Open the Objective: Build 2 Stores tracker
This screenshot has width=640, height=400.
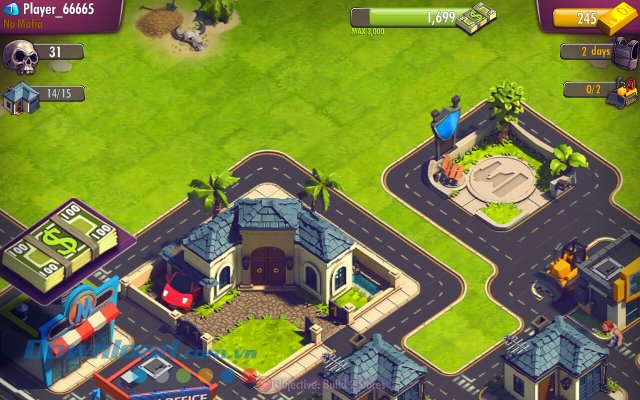316,382
